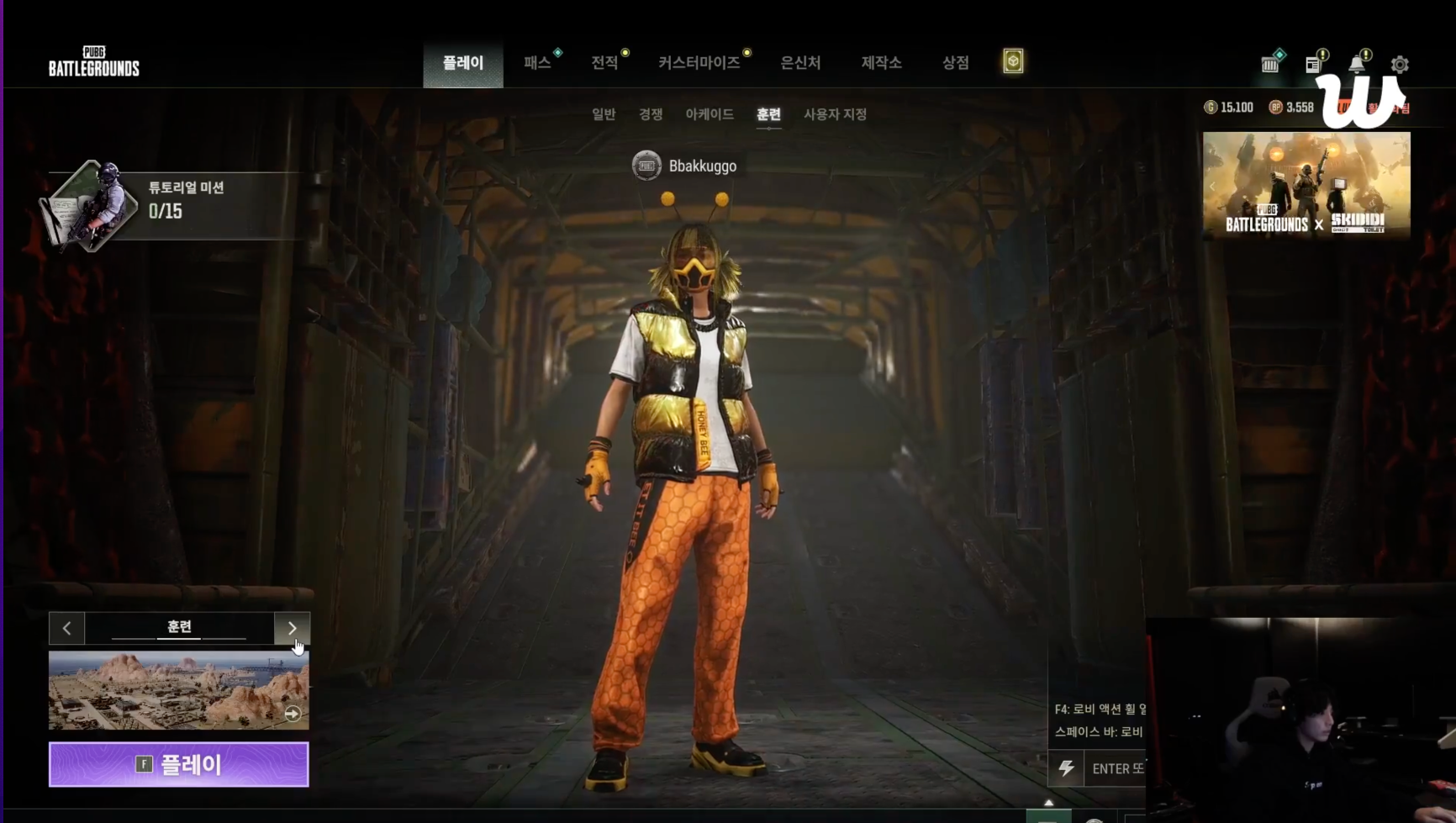Select the 사용자 지정 custom match tab

(835, 114)
